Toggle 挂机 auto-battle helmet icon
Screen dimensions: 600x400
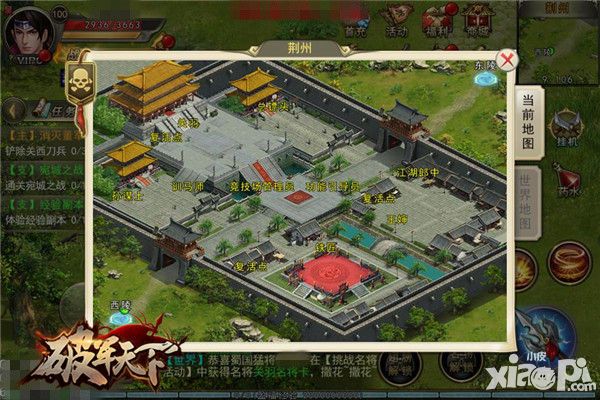(567, 128)
